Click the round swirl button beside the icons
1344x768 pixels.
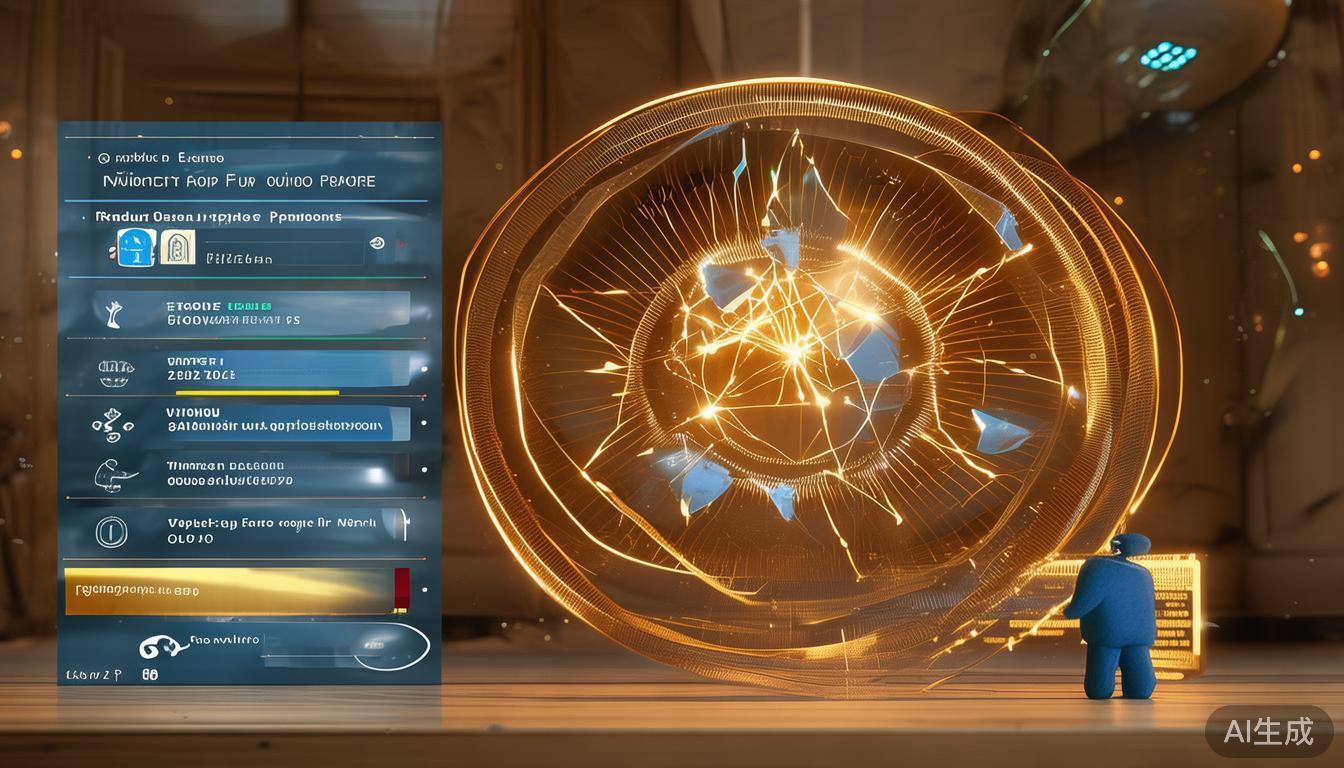click(x=377, y=242)
